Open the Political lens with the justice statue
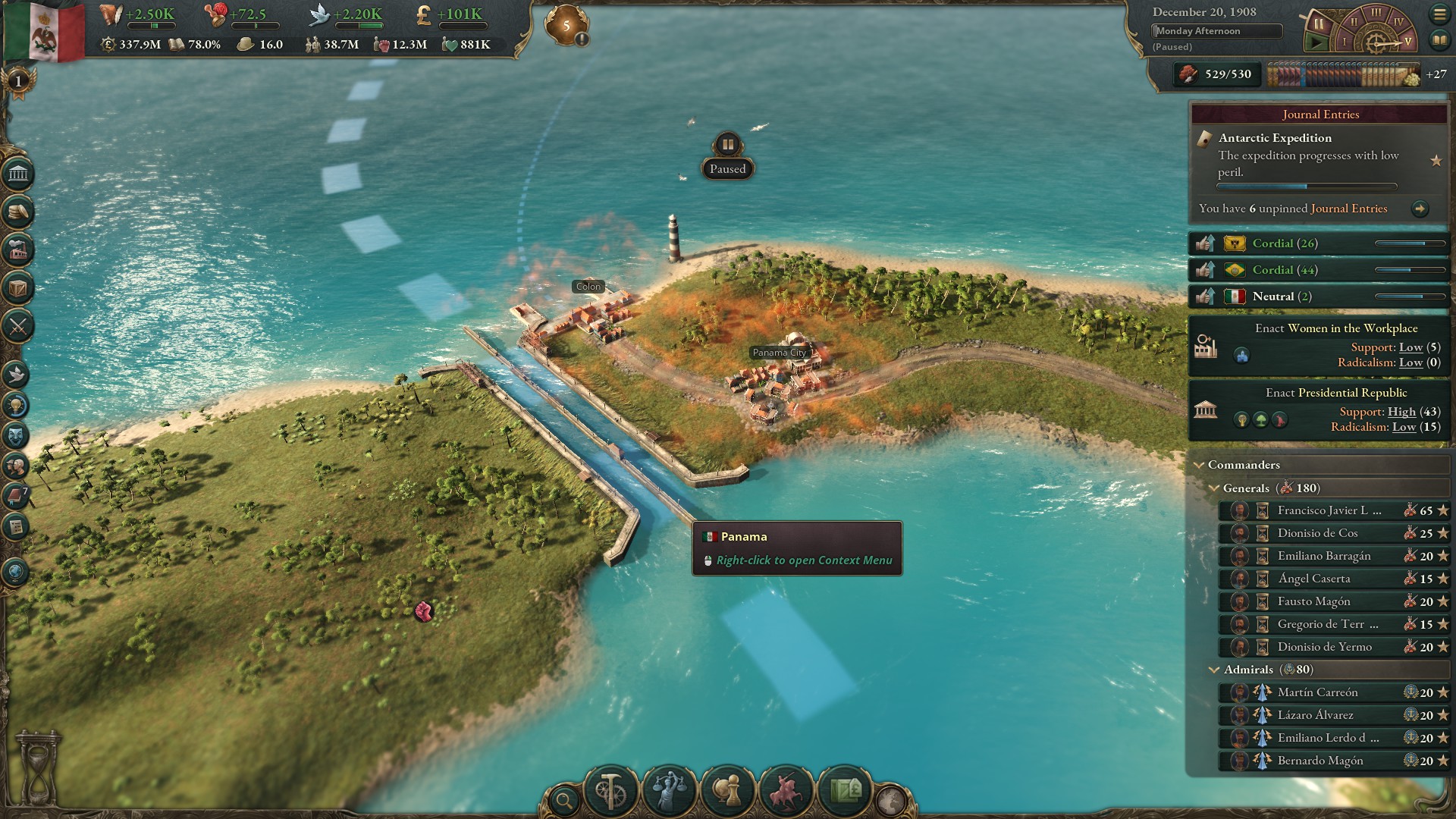This screenshot has width=1456, height=819. coord(669,791)
